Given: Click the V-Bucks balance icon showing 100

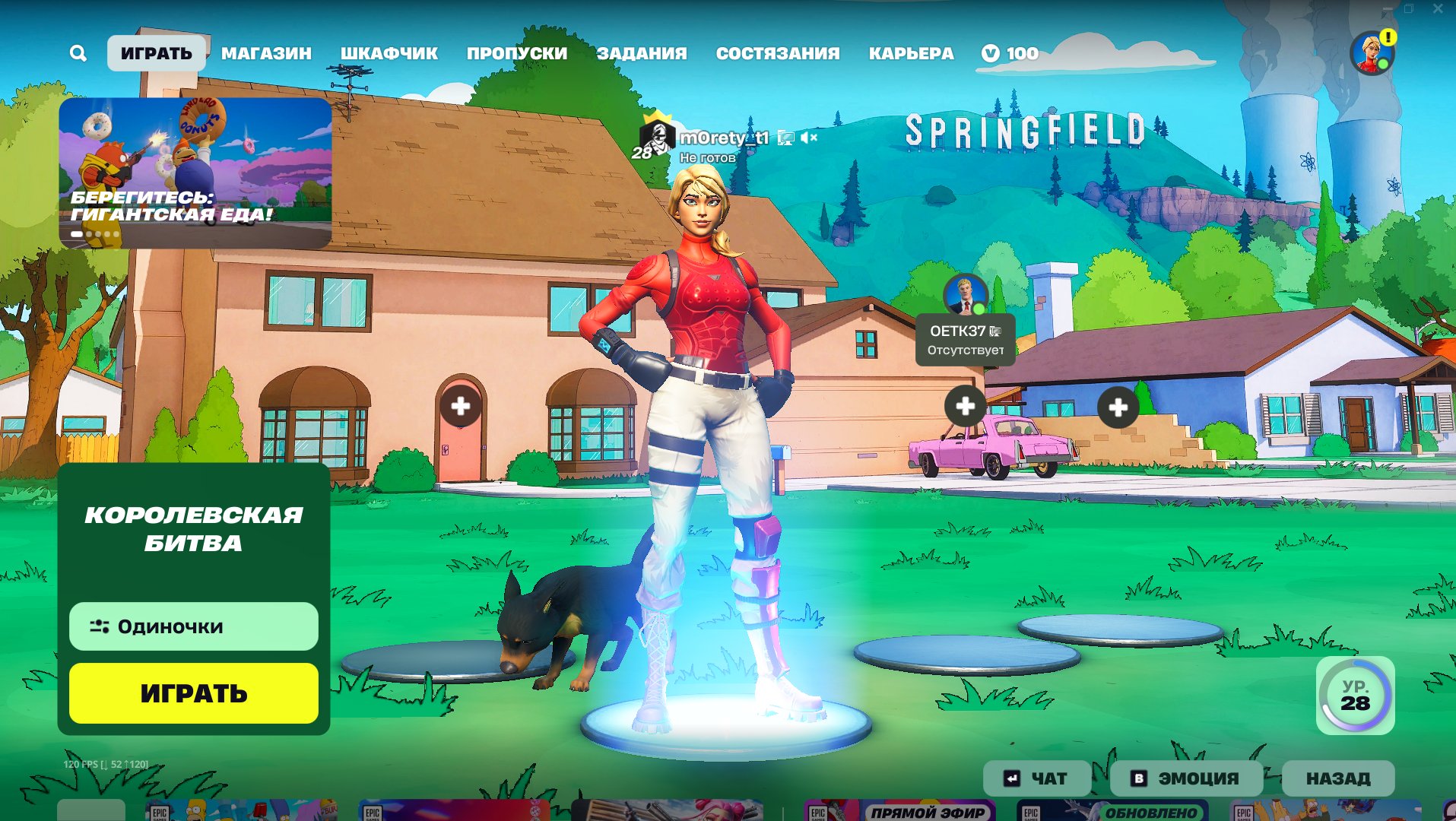Looking at the screenshot, I should click(990, 53).
